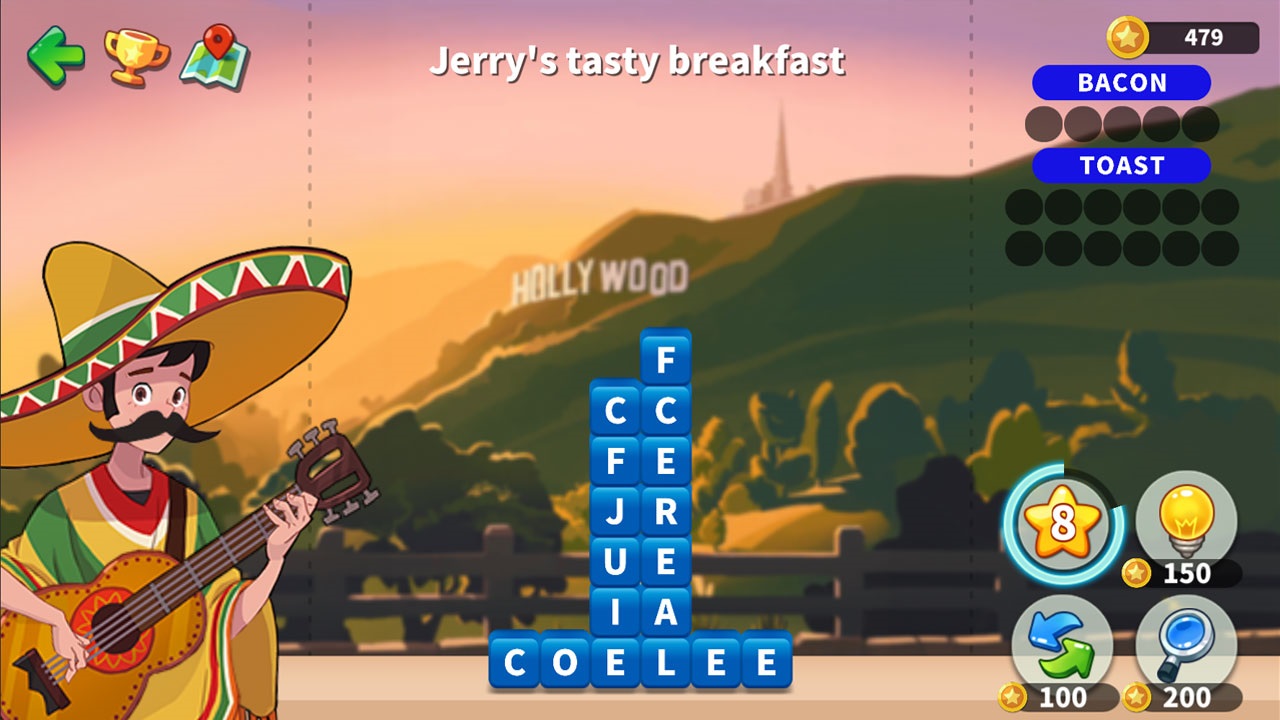This screenshot has height=720, width=1280.
Task: Click the title Jerry's tasty breakfast
Action: click(x=638, y=60)
